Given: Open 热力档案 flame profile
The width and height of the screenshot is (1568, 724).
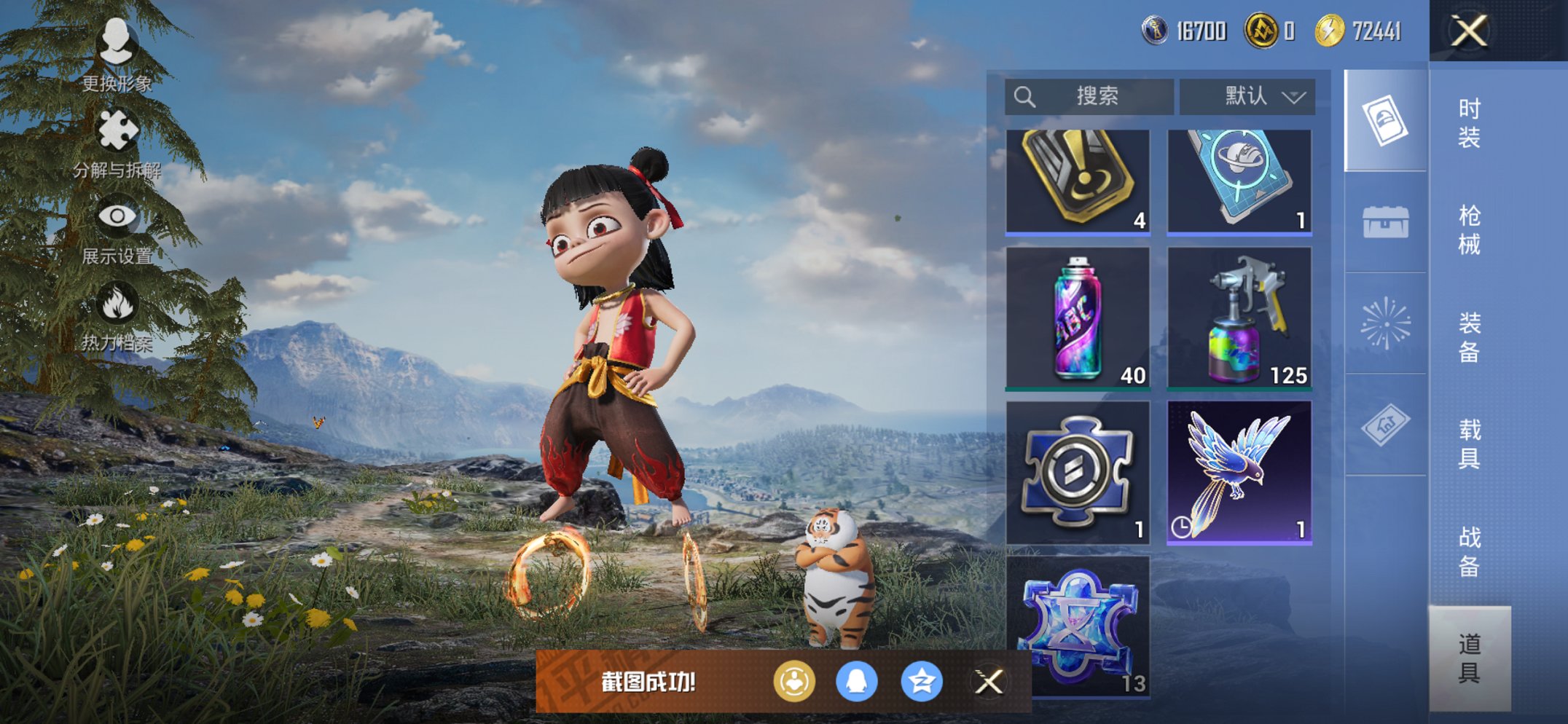Looking at the screenshot, I should click(x=117, y=317).
